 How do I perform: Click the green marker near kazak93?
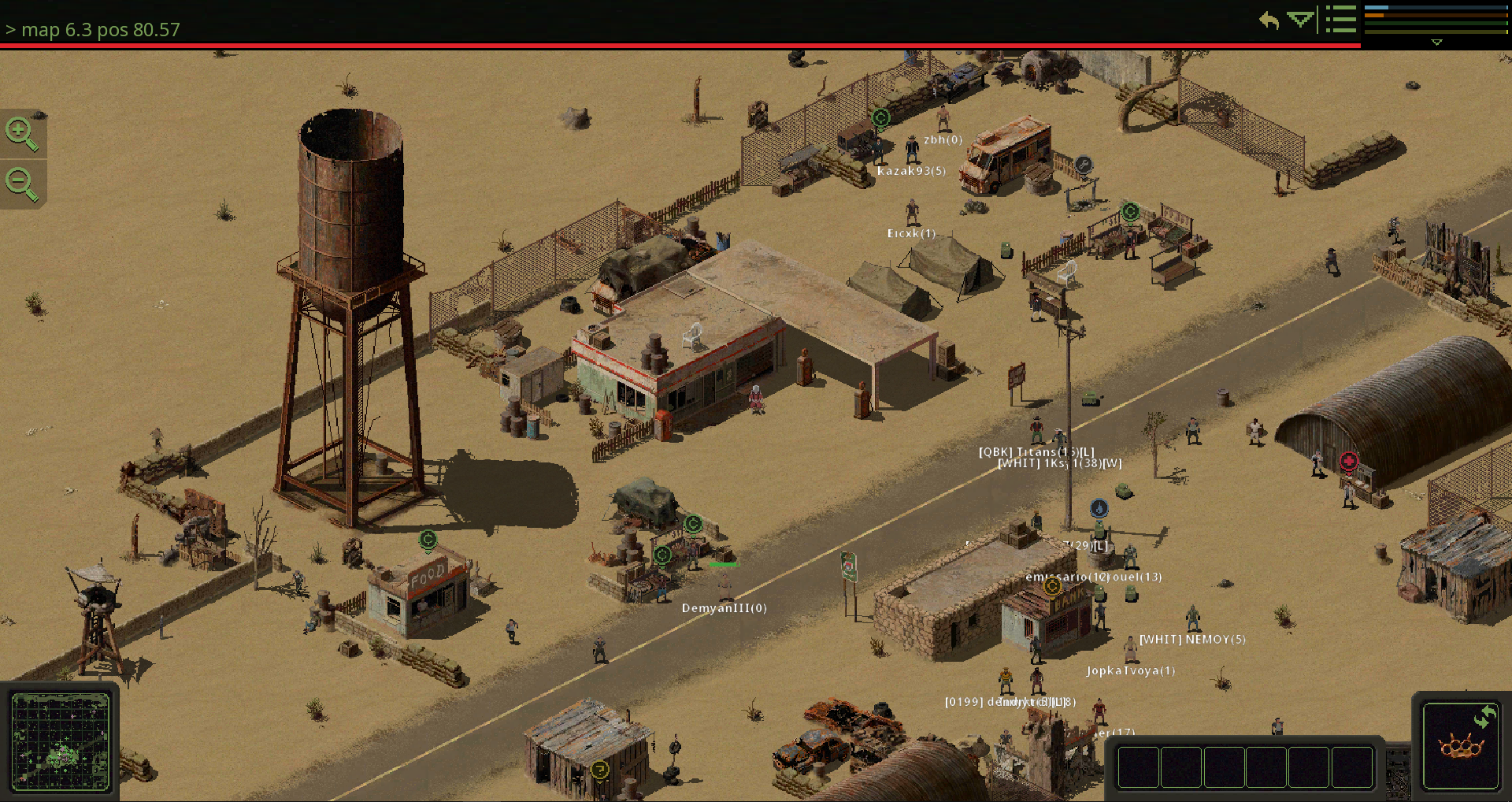(x=880, y=117)
